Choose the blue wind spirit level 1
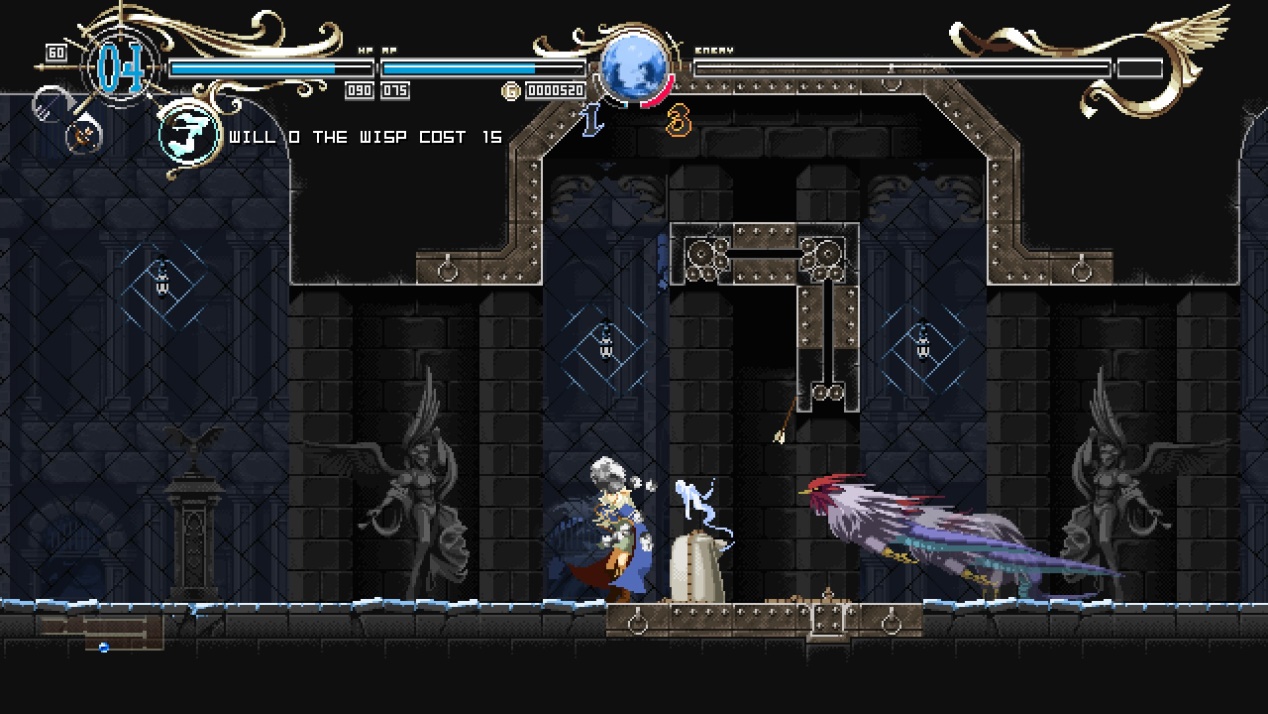This screenshot has width=1268, height=714. click(x=593, y=120)
